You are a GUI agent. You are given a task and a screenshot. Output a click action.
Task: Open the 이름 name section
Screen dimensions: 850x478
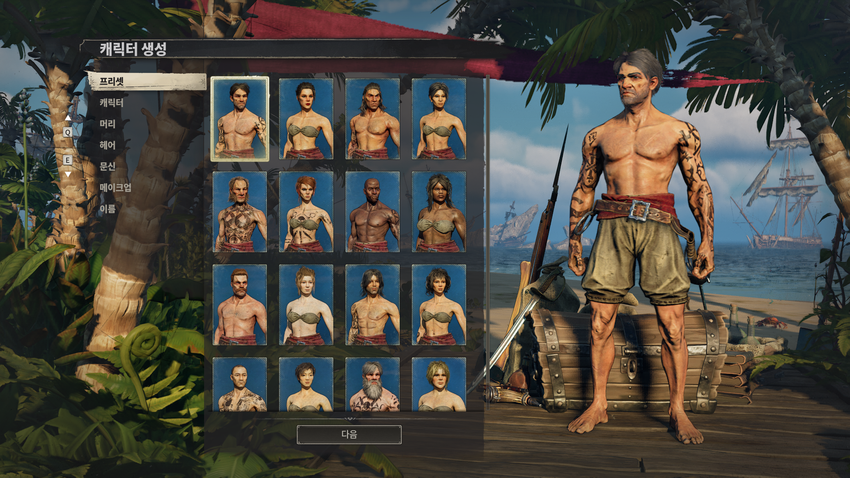click(x=108, y=208)
